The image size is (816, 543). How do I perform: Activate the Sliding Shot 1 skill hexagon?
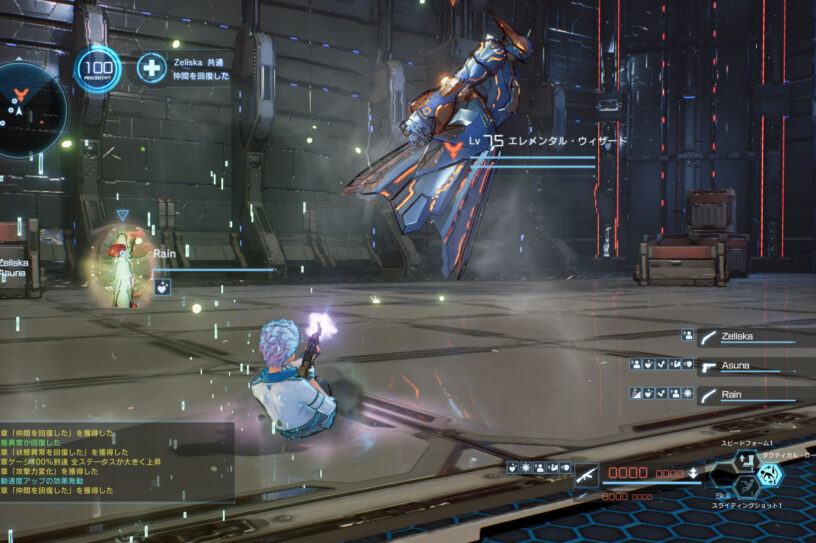[745, 487]
